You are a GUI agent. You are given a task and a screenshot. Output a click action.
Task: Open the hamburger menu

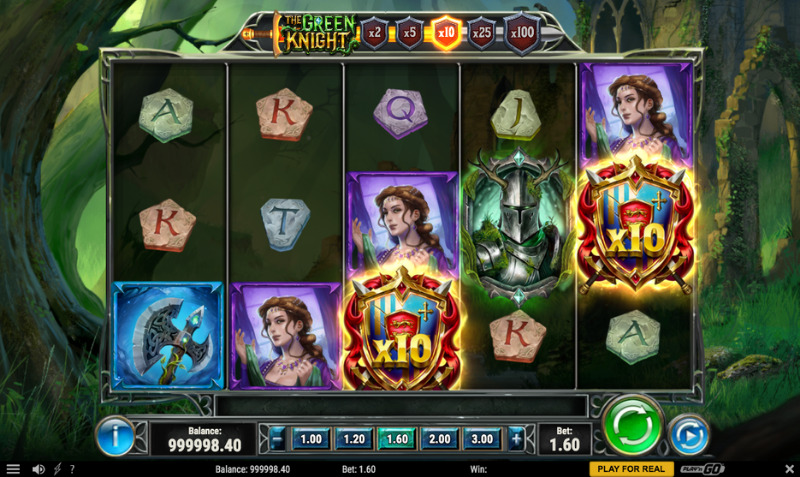coord(13,469)
